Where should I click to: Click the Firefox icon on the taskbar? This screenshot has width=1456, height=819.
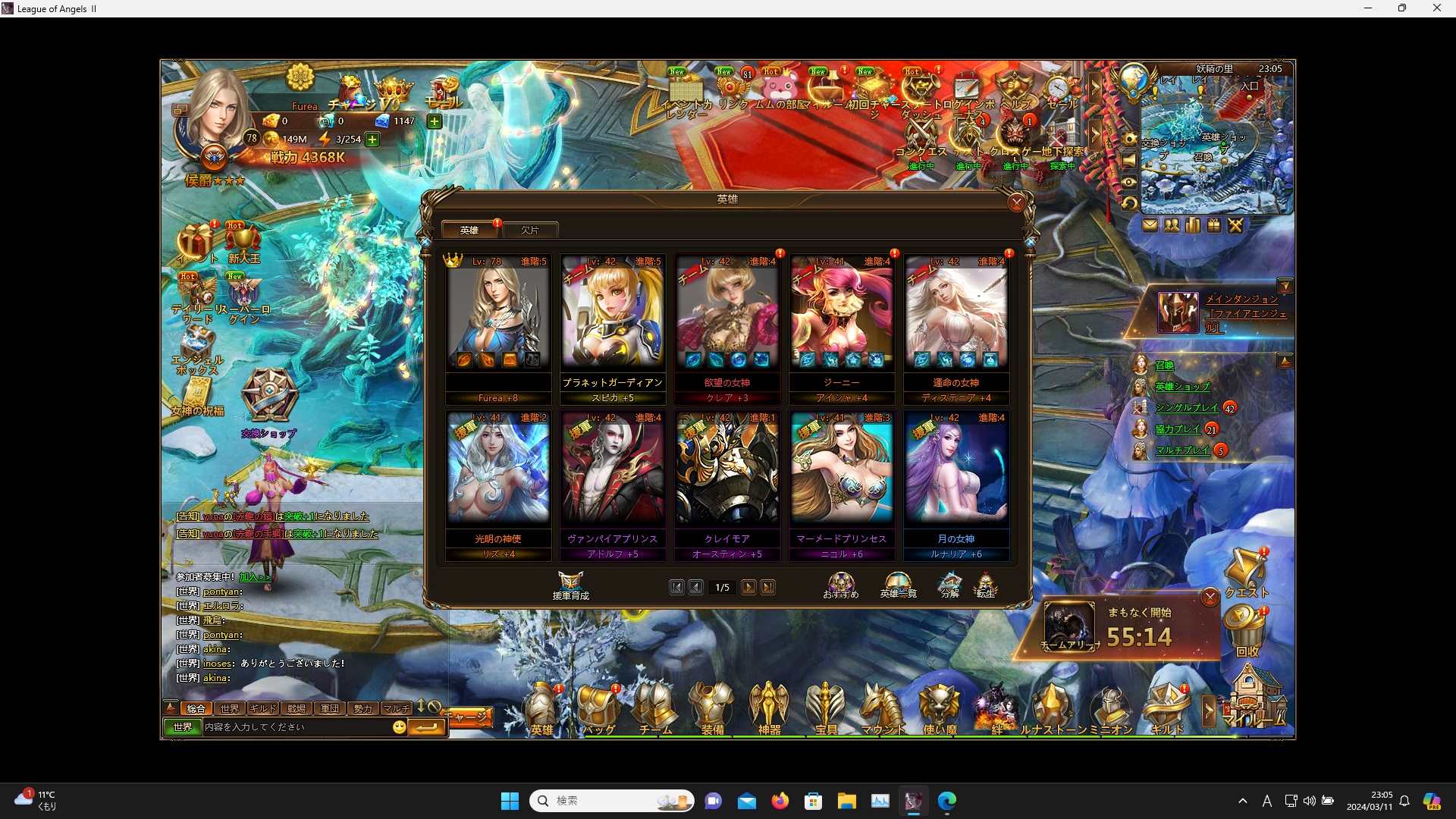[780, 801]
